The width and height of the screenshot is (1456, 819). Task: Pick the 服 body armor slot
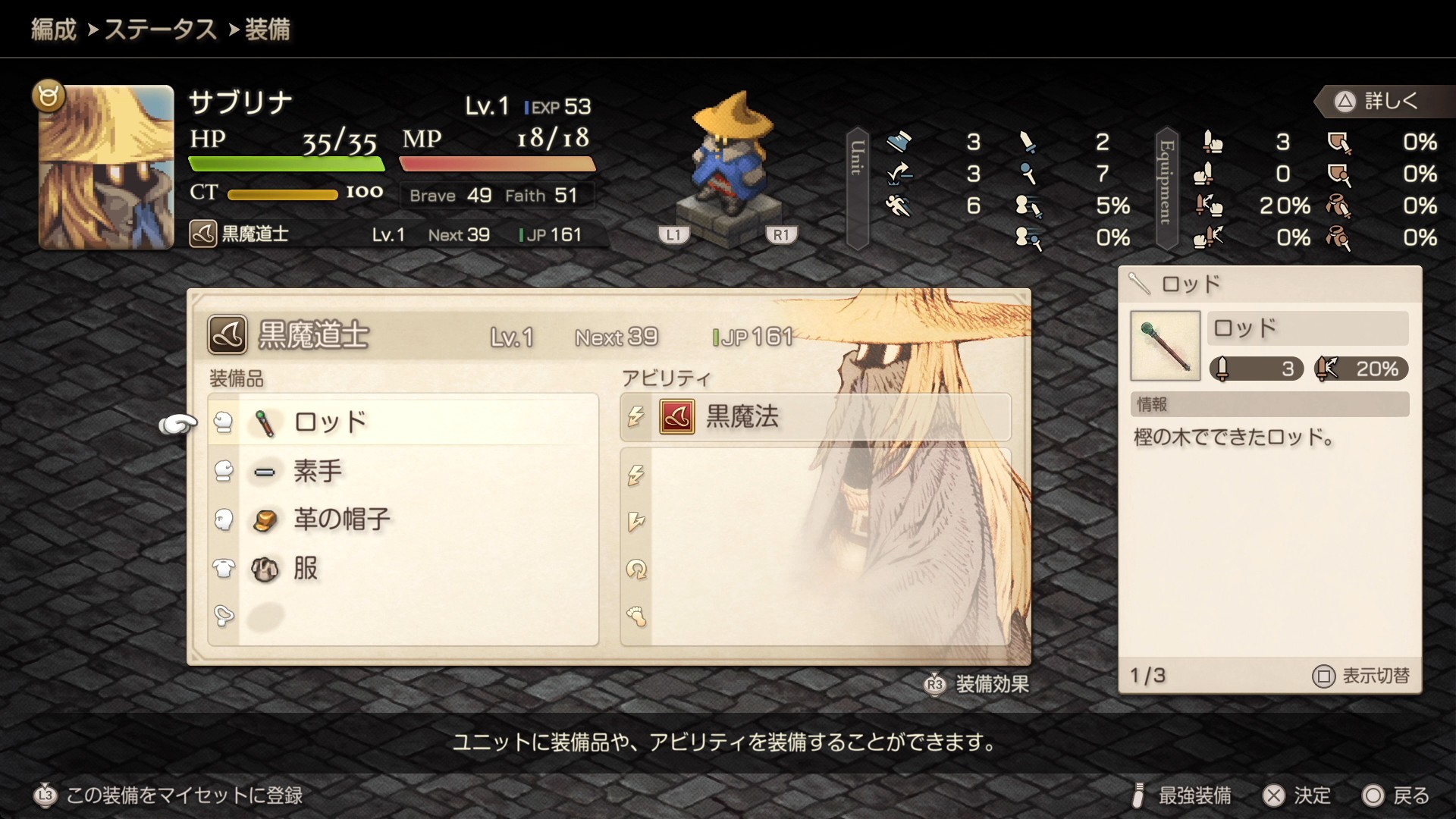403,568
